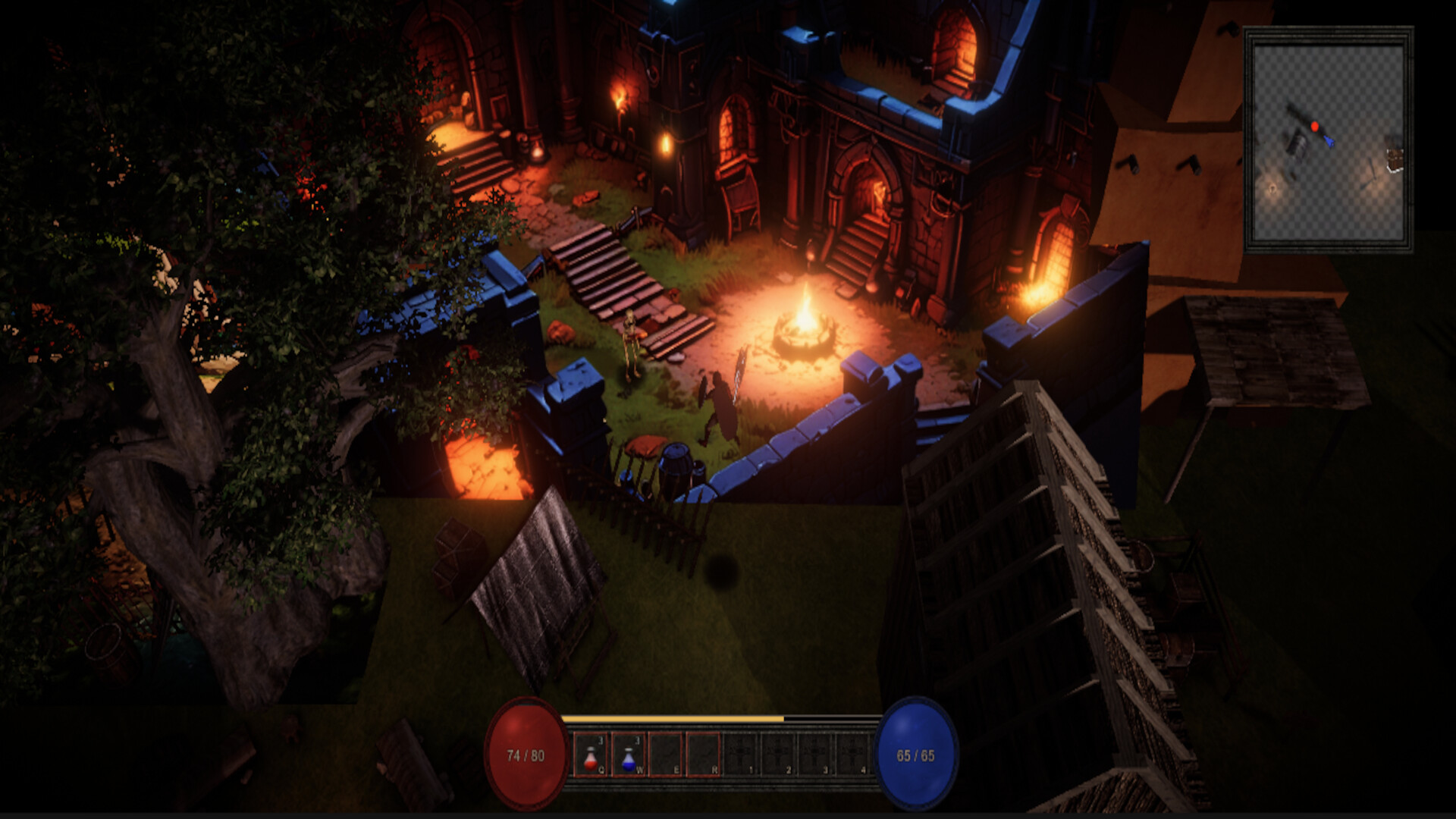Select hotbar slot number 2
Viewport: 1456px width, 819px height.
[x=779, y=753]
